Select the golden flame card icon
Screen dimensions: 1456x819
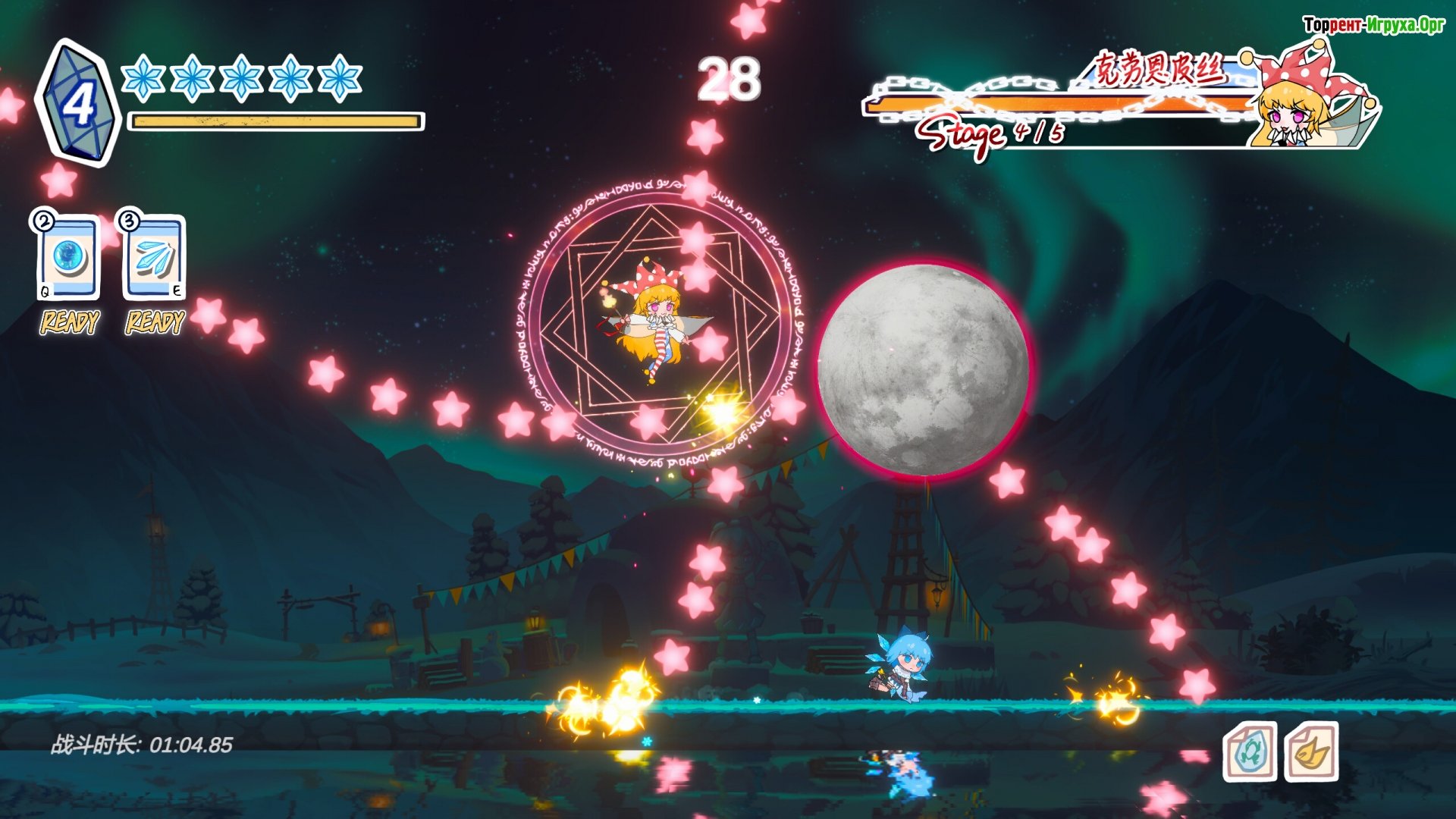pos(1311,752)
